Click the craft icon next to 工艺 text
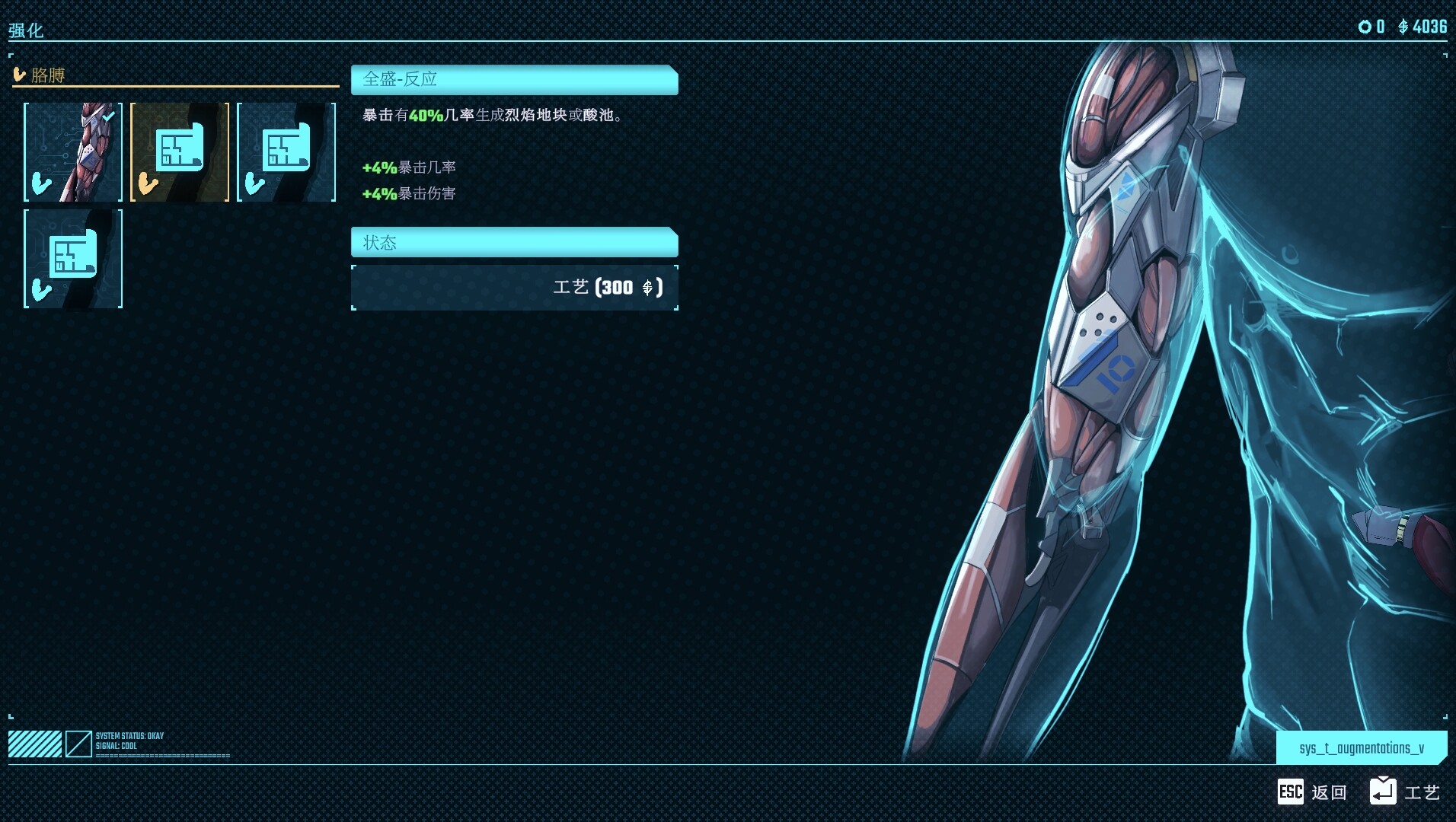1456x822 pixels. (x=1384, y=792)
